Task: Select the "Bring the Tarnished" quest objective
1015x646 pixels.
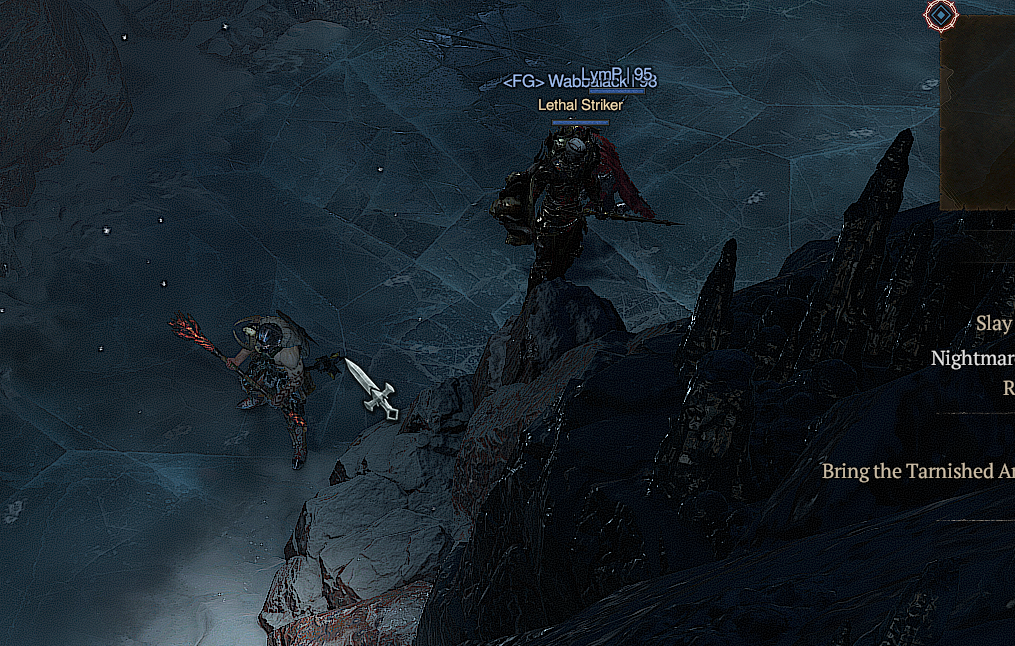Action: click(x=917, y=471)
